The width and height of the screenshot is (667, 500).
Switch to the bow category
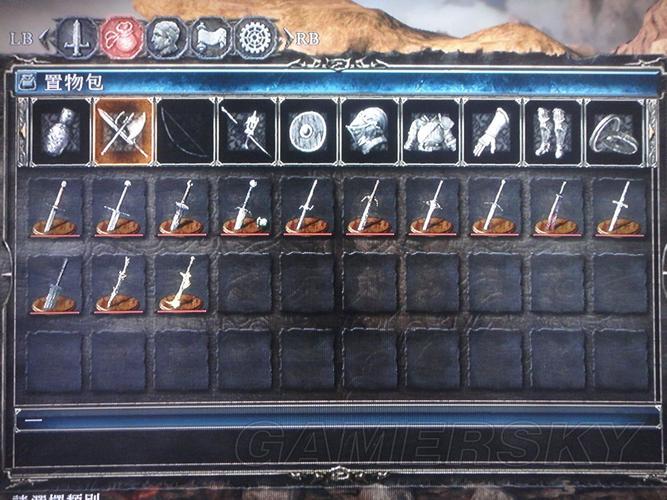click(184, 131)
